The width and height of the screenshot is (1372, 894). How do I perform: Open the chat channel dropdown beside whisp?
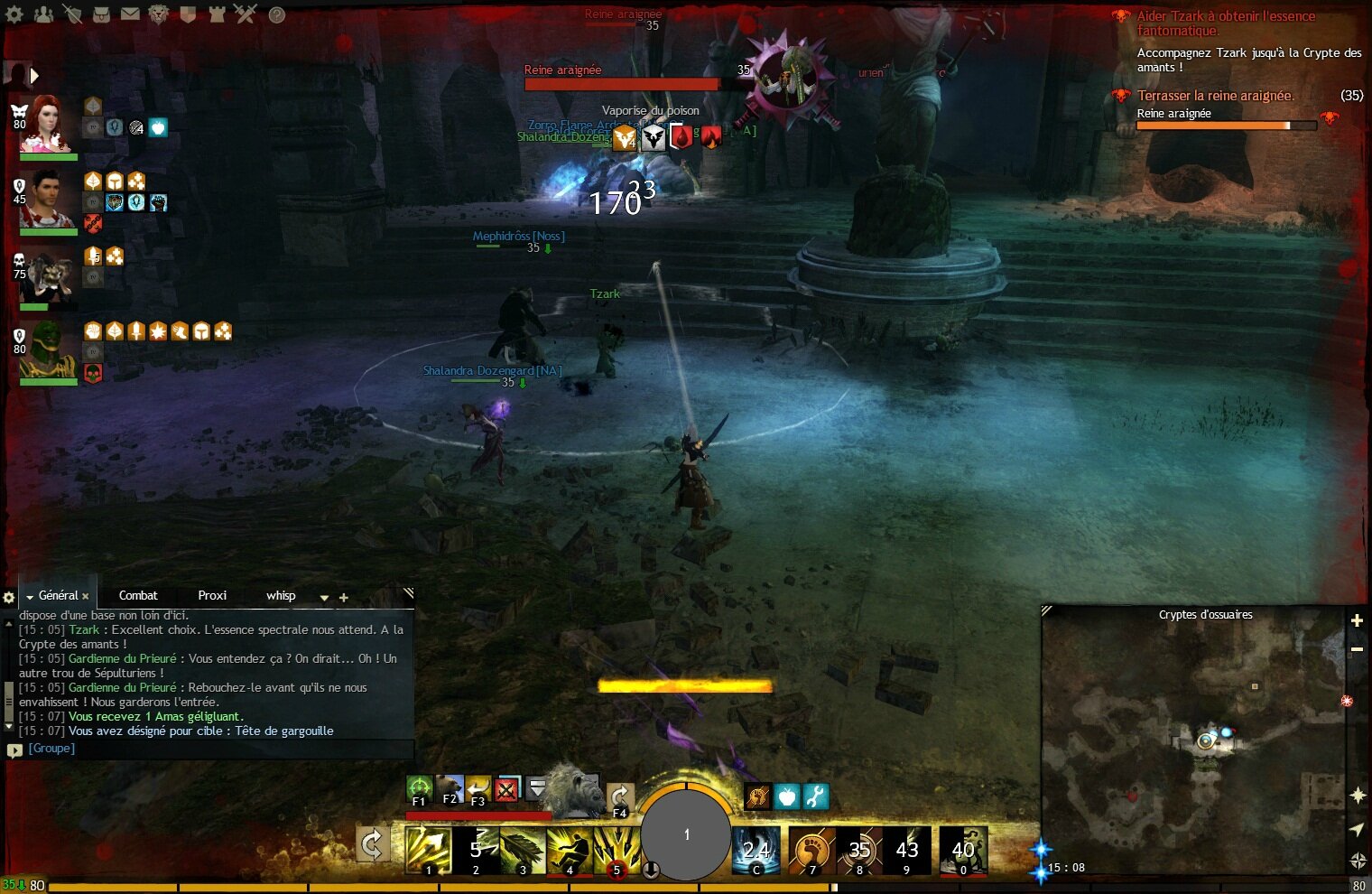[x=325, y=598]
